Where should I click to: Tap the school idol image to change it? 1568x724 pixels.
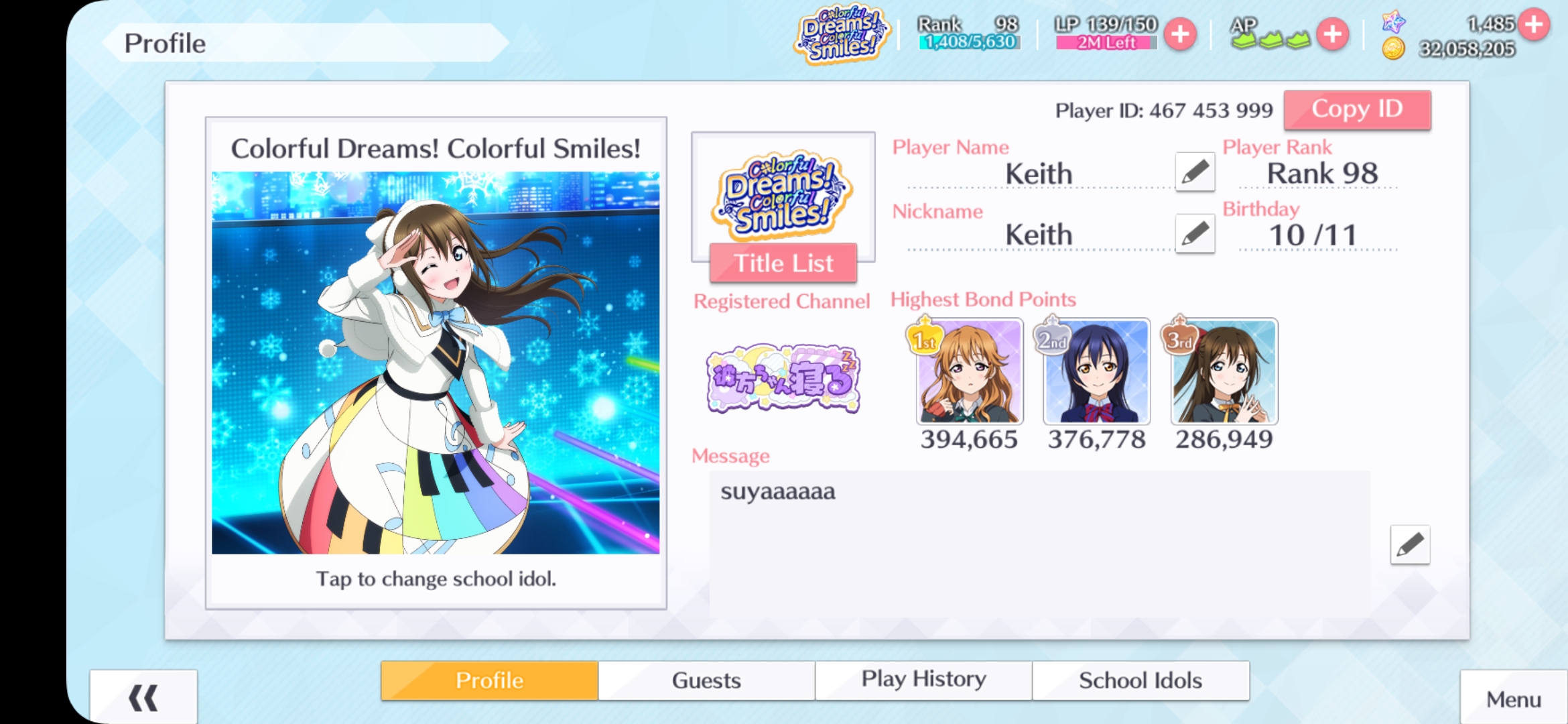pos(436,363)
